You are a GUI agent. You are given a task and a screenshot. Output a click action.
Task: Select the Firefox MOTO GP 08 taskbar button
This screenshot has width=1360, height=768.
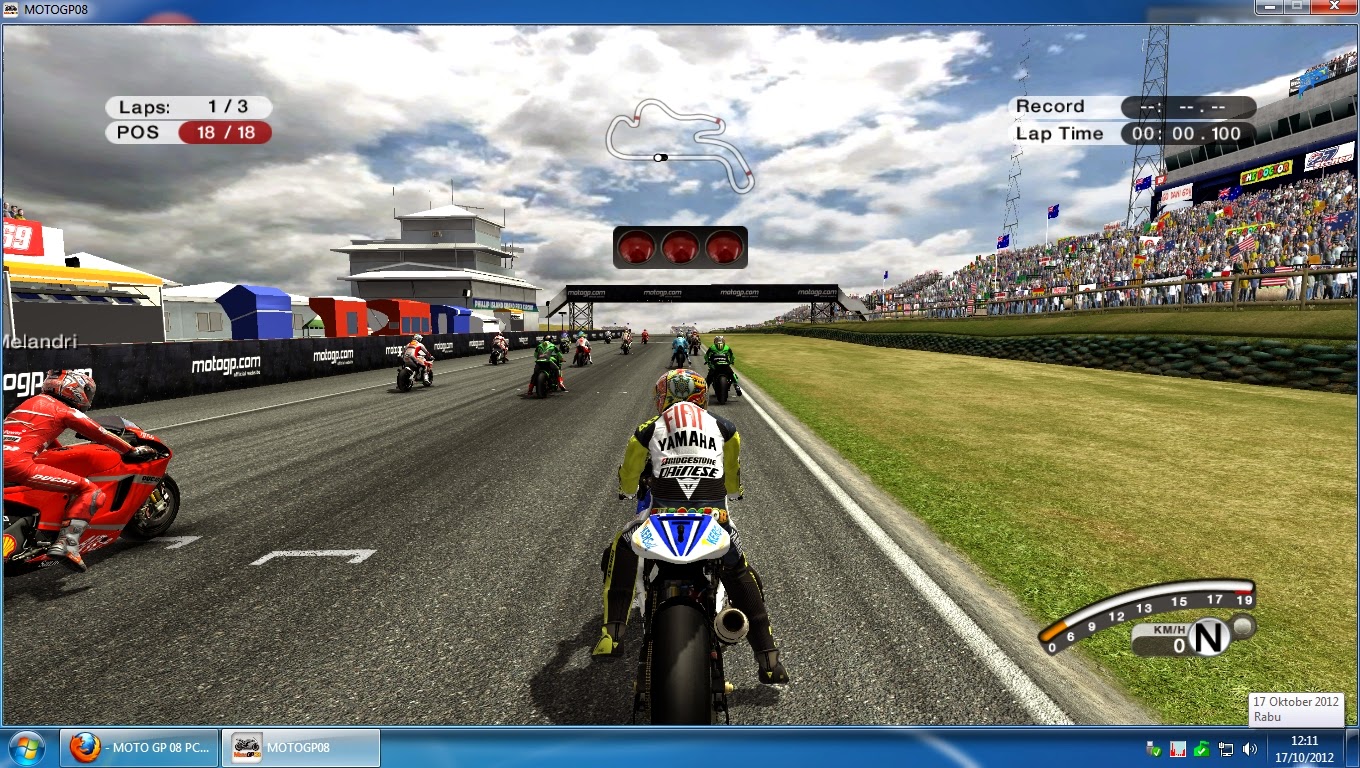pos(140,748)
